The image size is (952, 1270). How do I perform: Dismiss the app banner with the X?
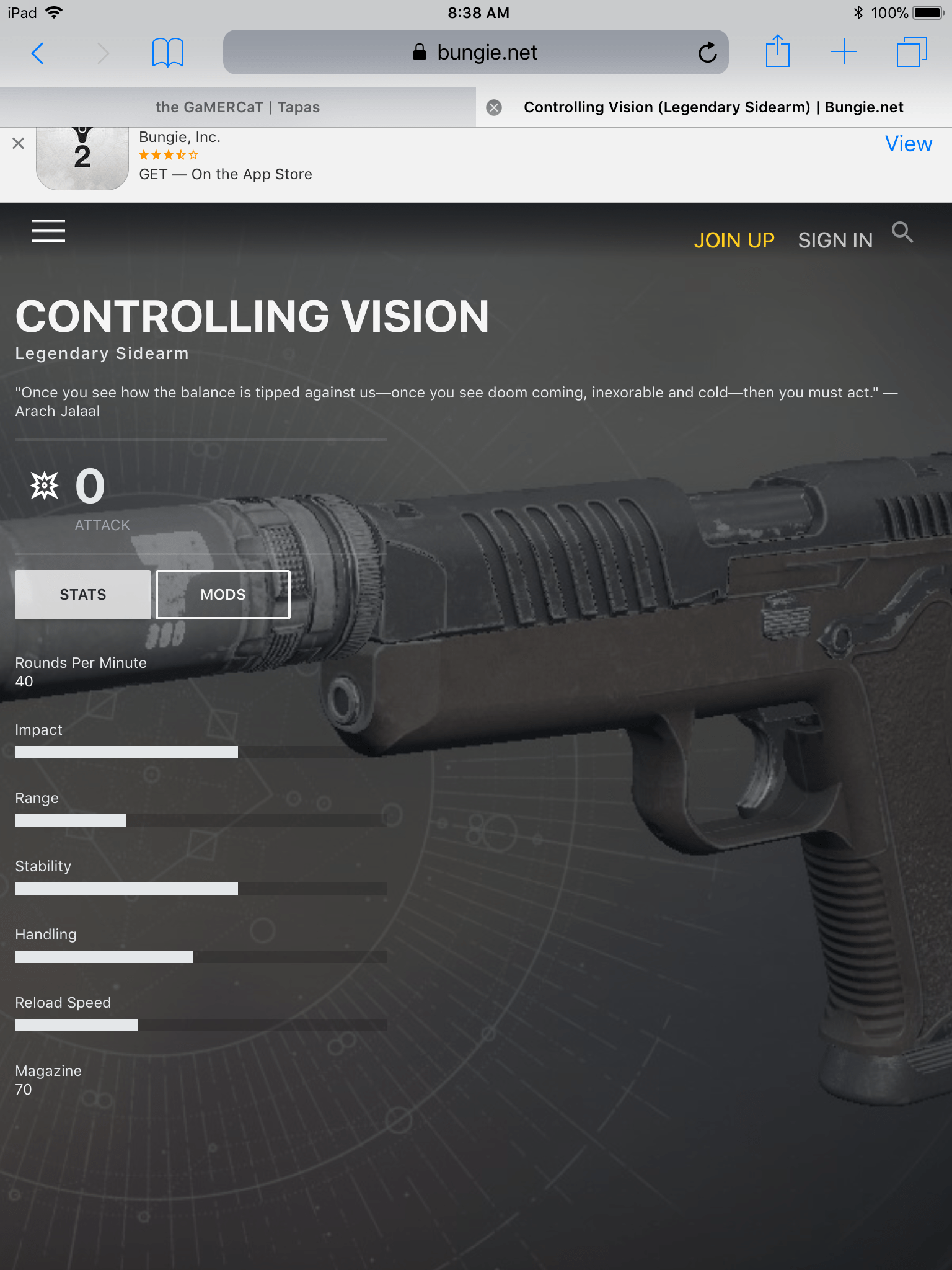[x=18, y=144]
